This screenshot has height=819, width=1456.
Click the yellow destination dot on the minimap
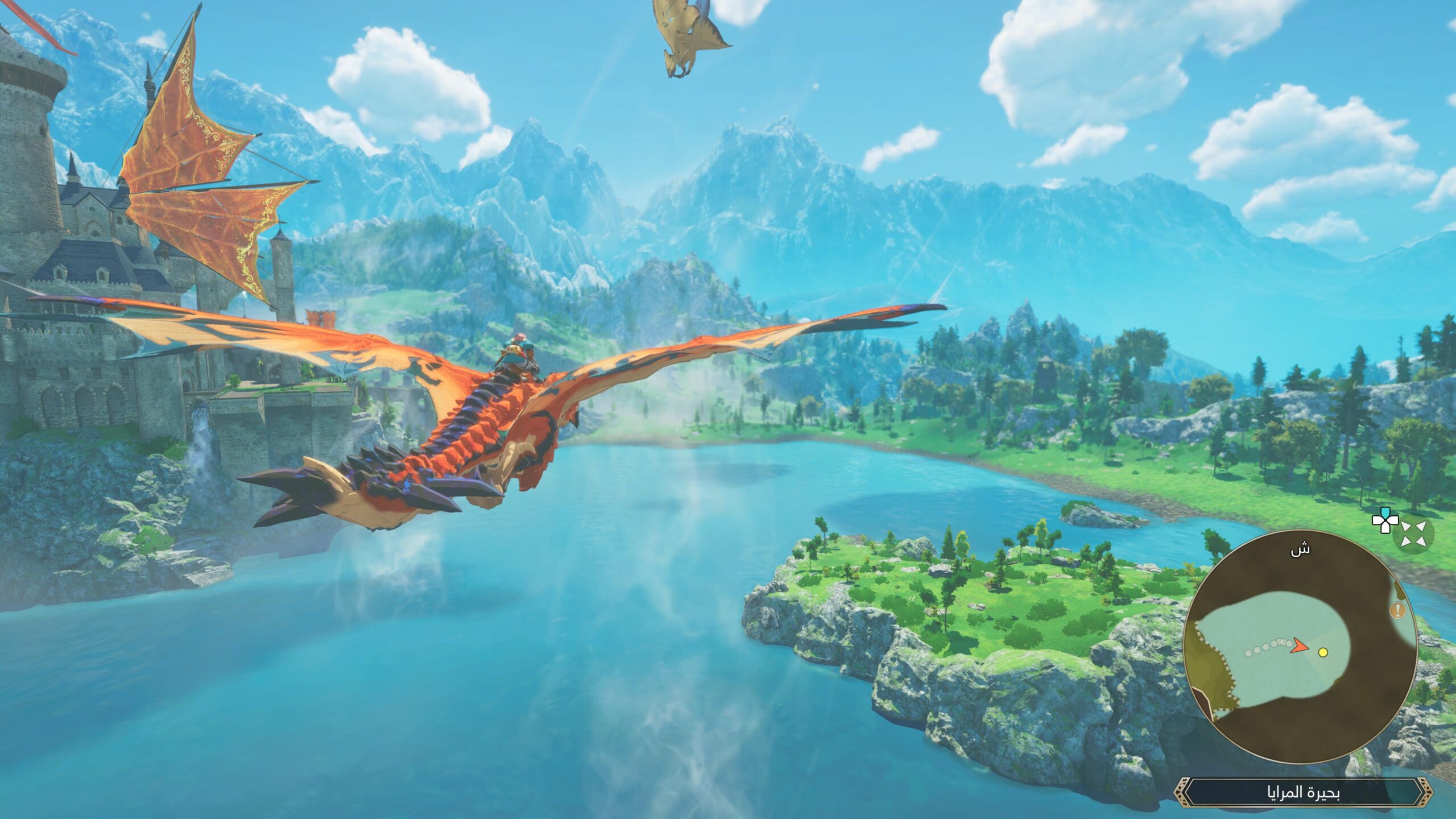click(x=1323, y=653)
